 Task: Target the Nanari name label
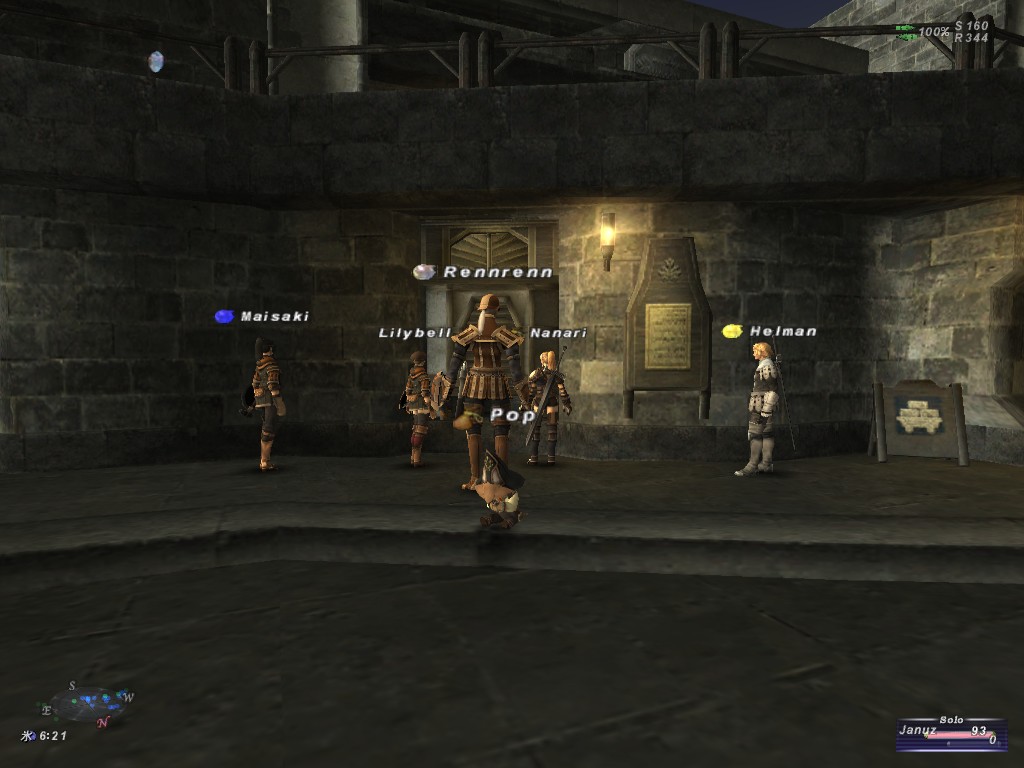(558, 333)
